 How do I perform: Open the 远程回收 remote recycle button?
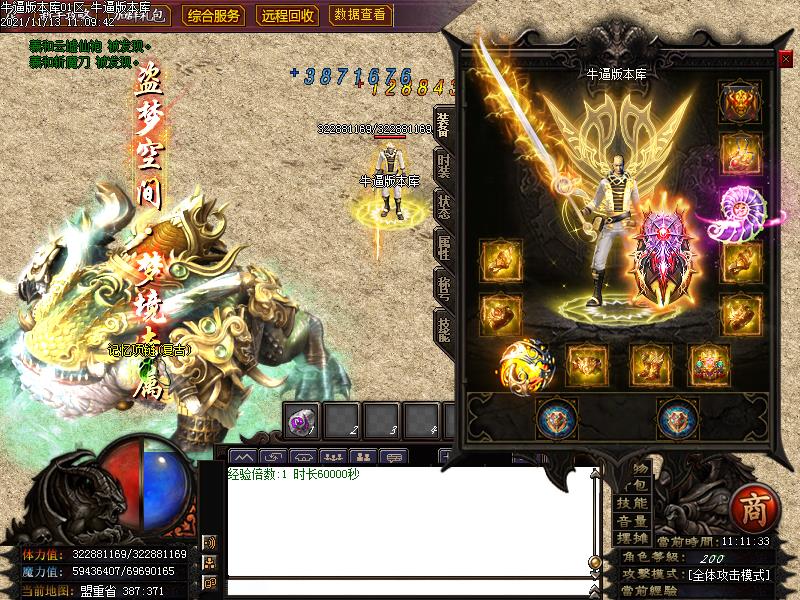pyautogui.click(x=288, y=15)
